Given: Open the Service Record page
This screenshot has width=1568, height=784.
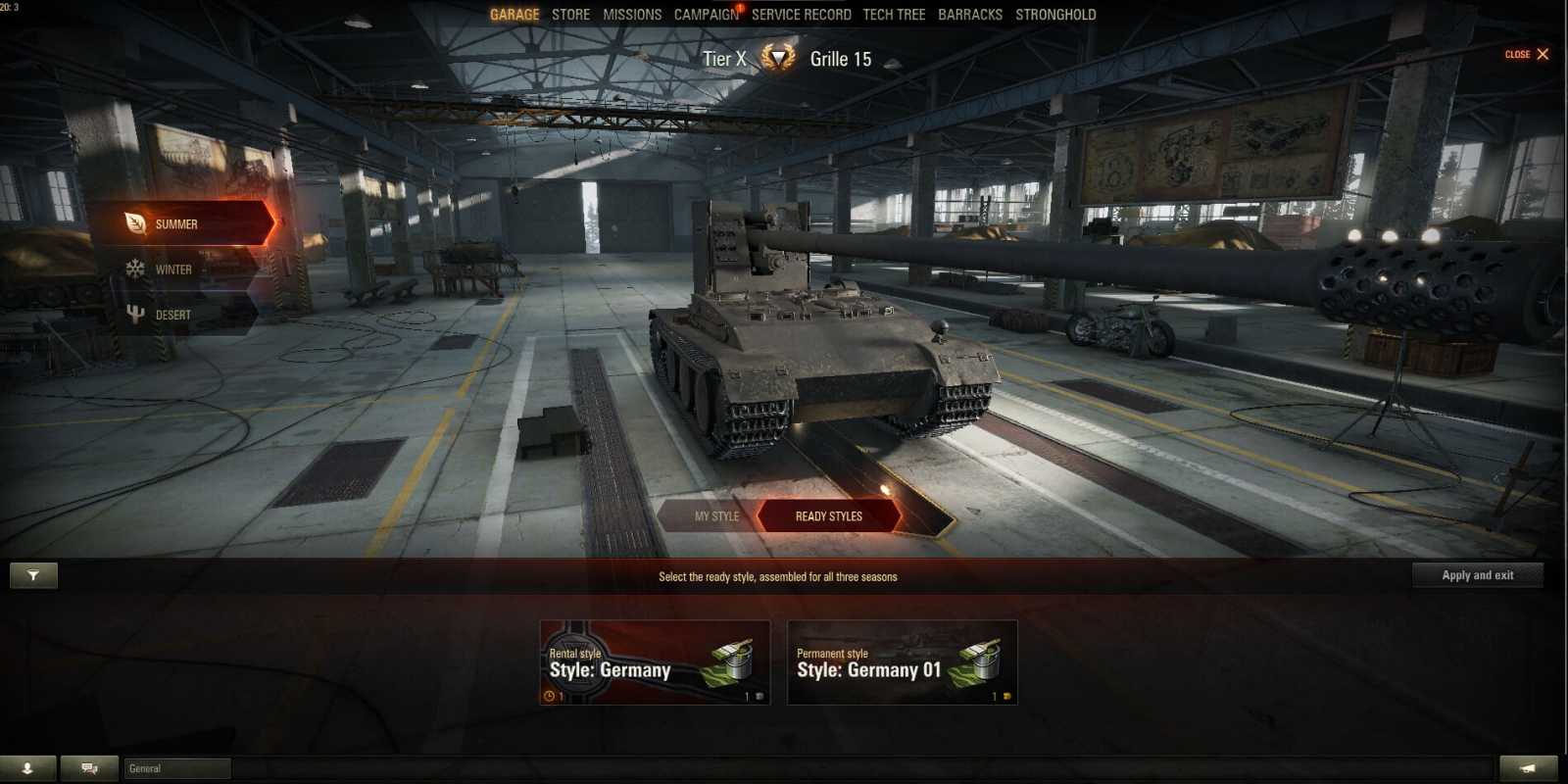Looking at the screenshot, I should pyautogui.click(x=803, y=14).
